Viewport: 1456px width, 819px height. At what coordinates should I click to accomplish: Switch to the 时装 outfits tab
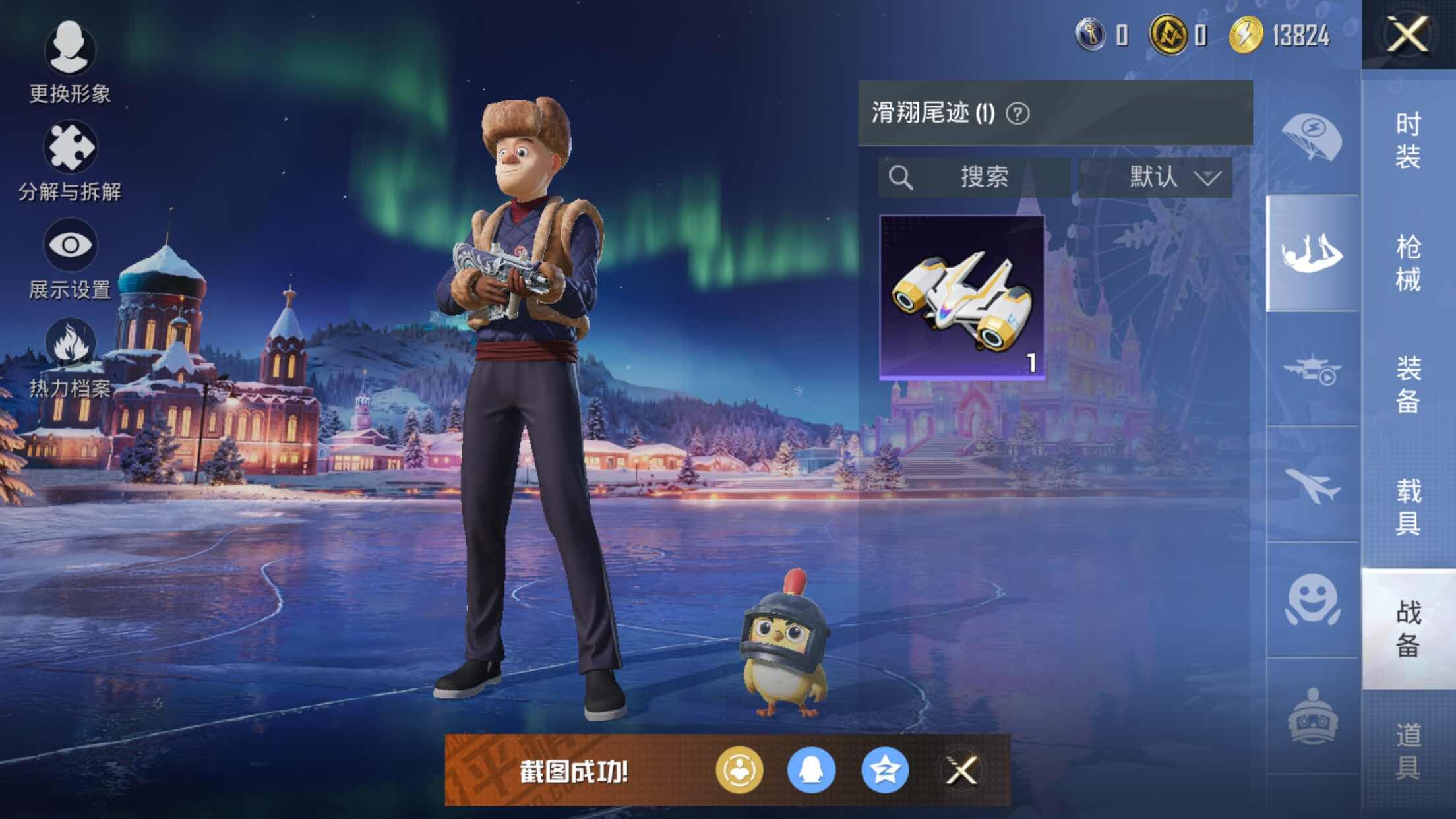pos(1408,140)
